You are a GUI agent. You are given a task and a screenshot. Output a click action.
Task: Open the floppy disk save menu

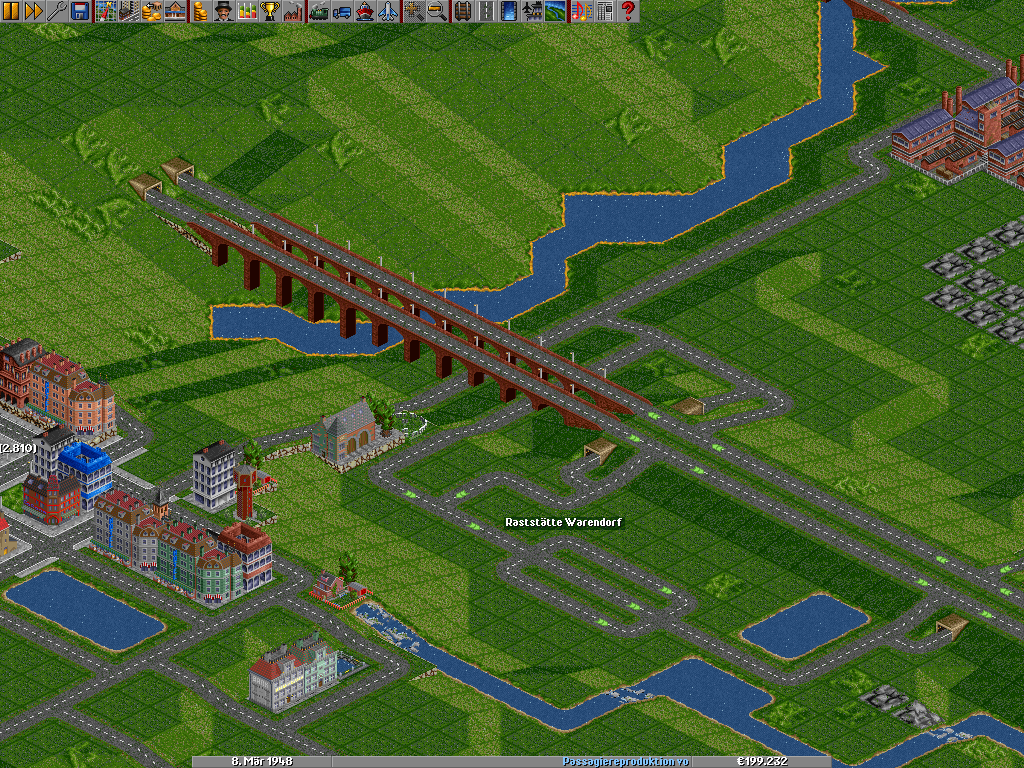click(x=78, y=11)
